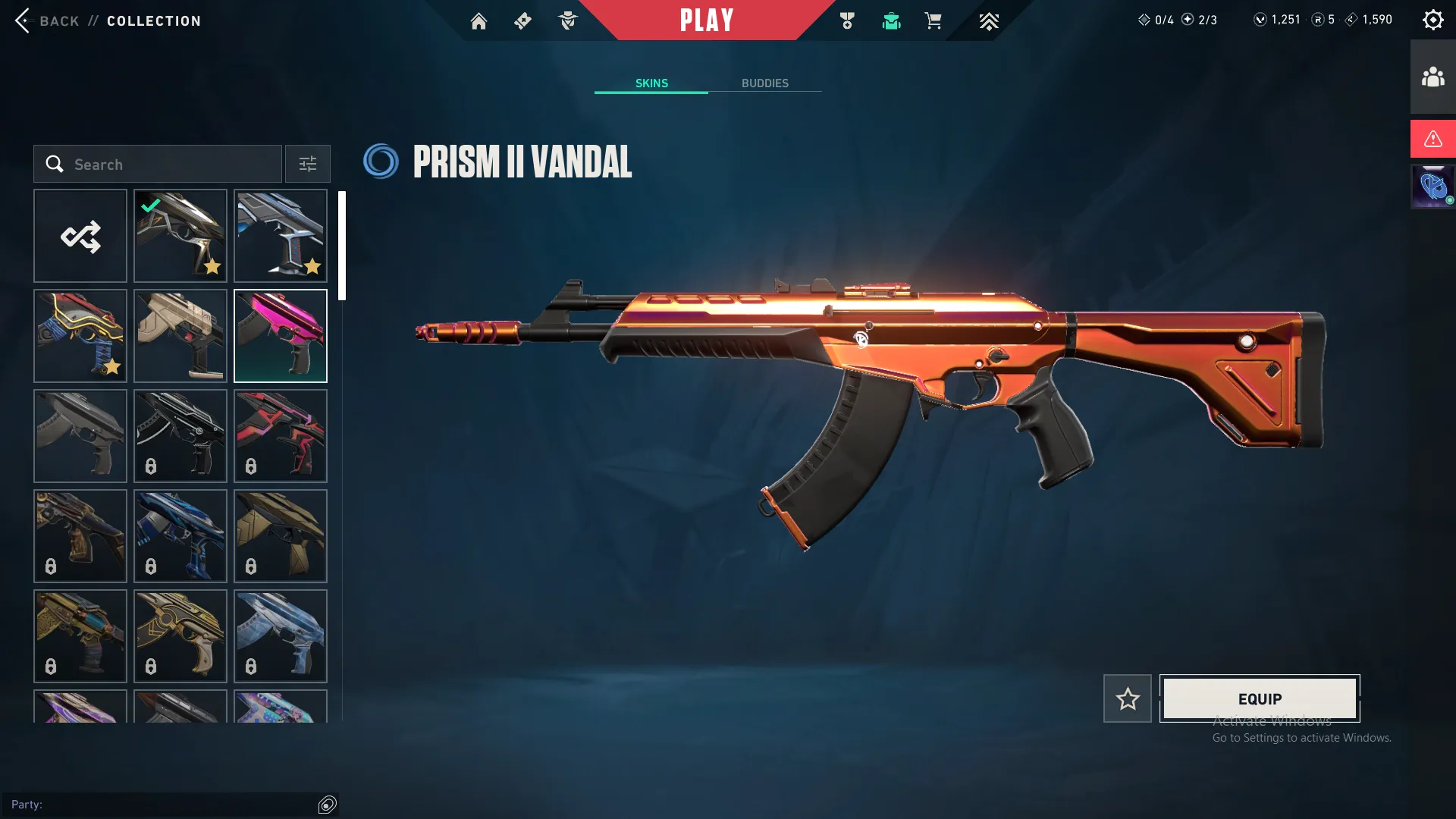Select the random skin shuffle tile
The height and width of the screenshot is (819, 1456).
80,236
